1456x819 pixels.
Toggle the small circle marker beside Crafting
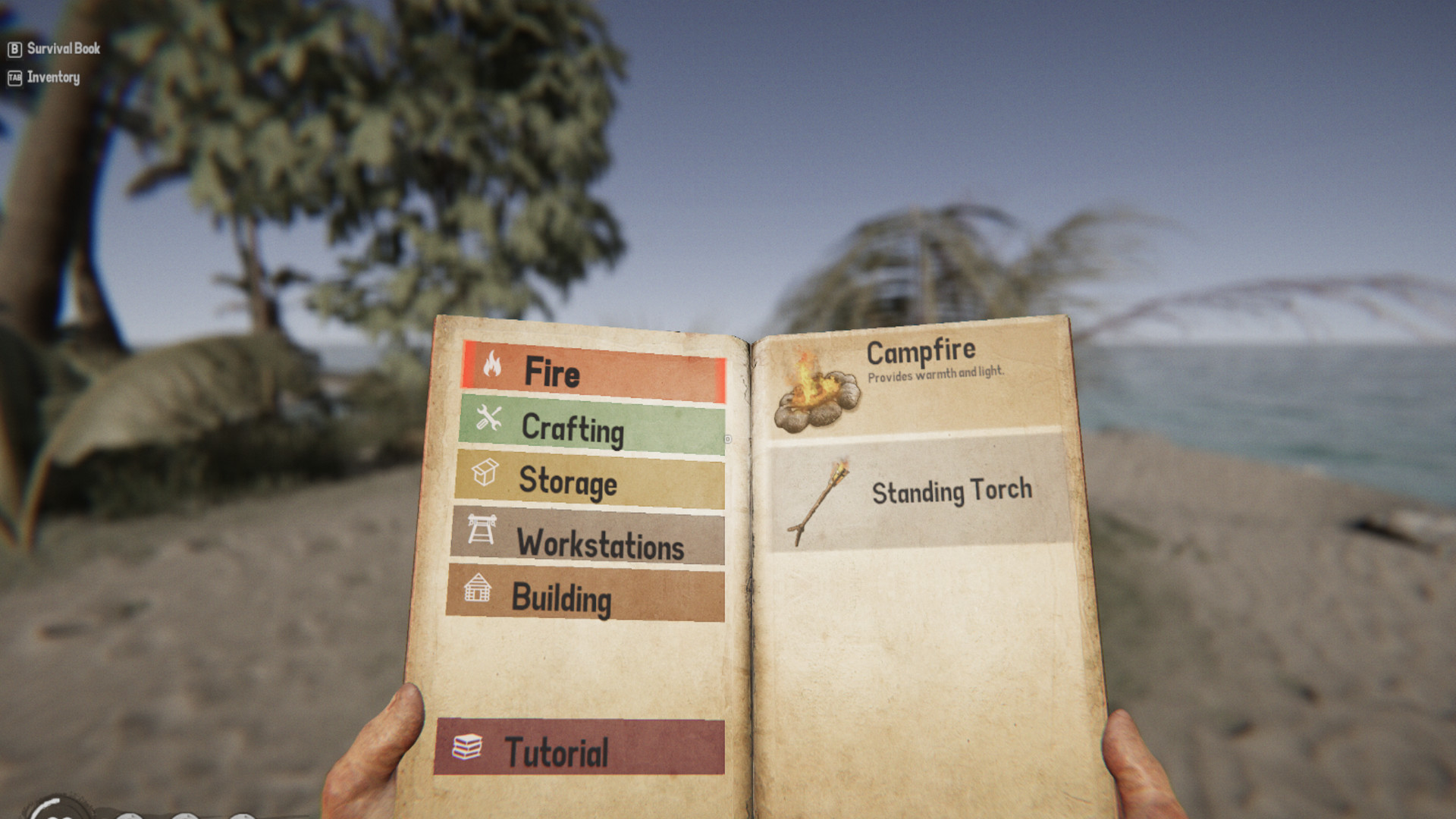pos(726,438)
